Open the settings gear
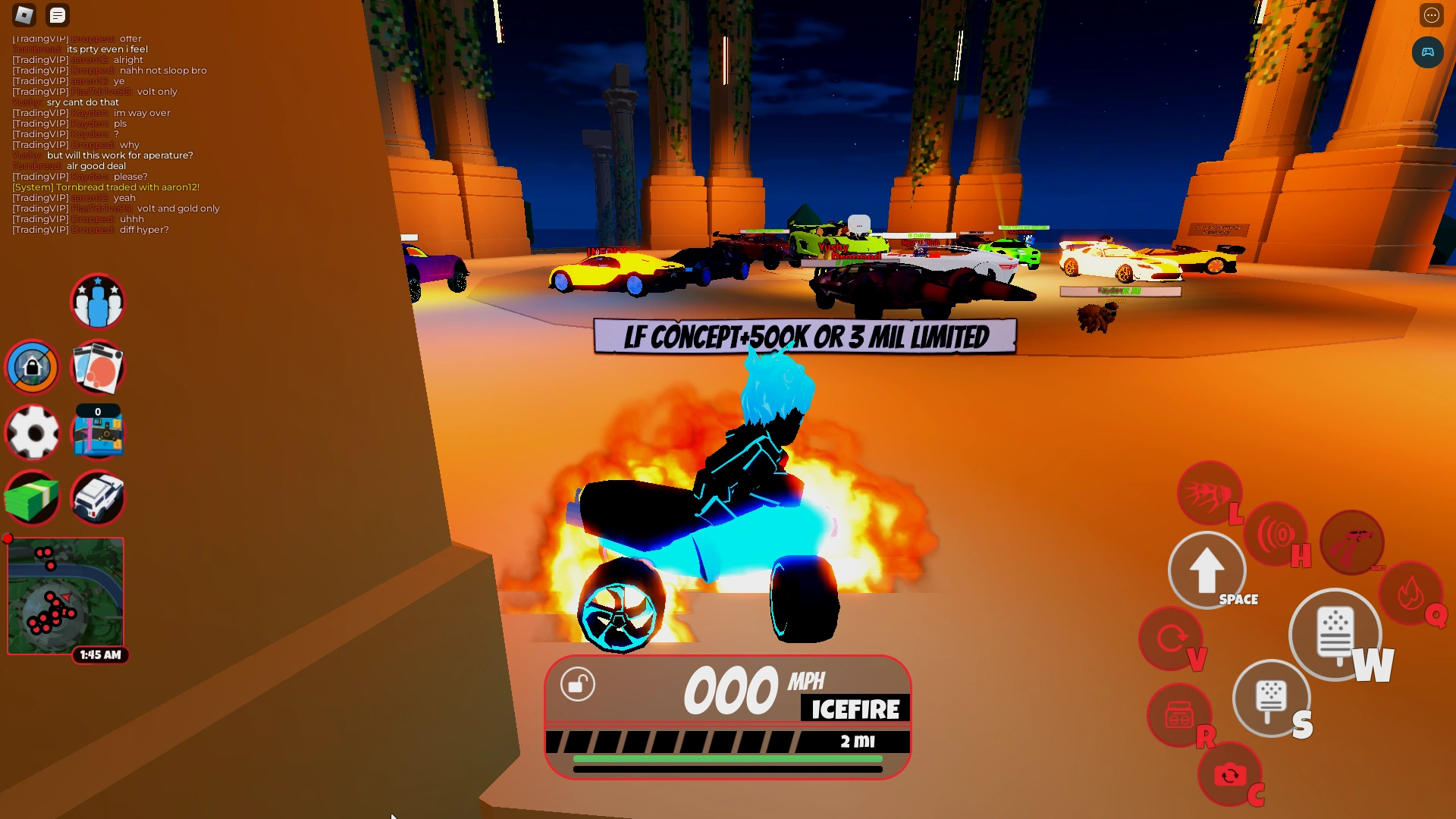 (x=32, y=433)
